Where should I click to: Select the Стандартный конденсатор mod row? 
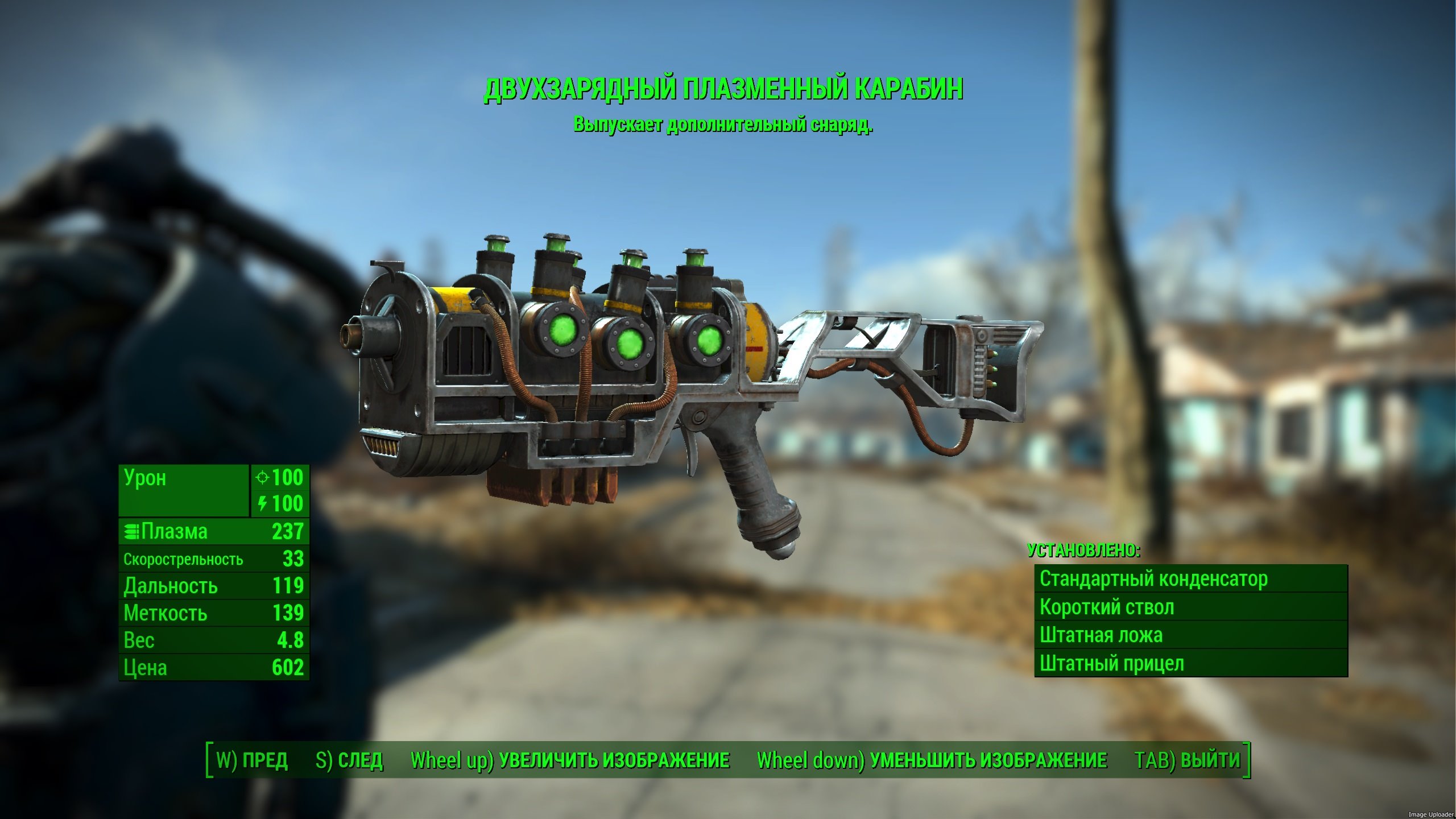point(1191,579)
